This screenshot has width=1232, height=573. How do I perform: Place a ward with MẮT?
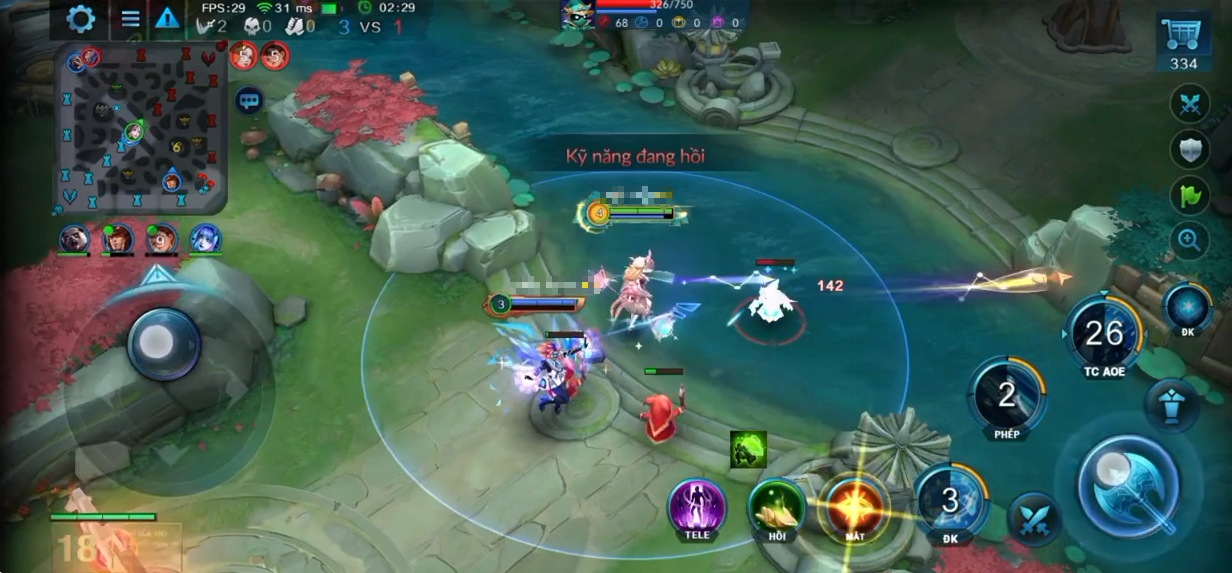[854, 507]
